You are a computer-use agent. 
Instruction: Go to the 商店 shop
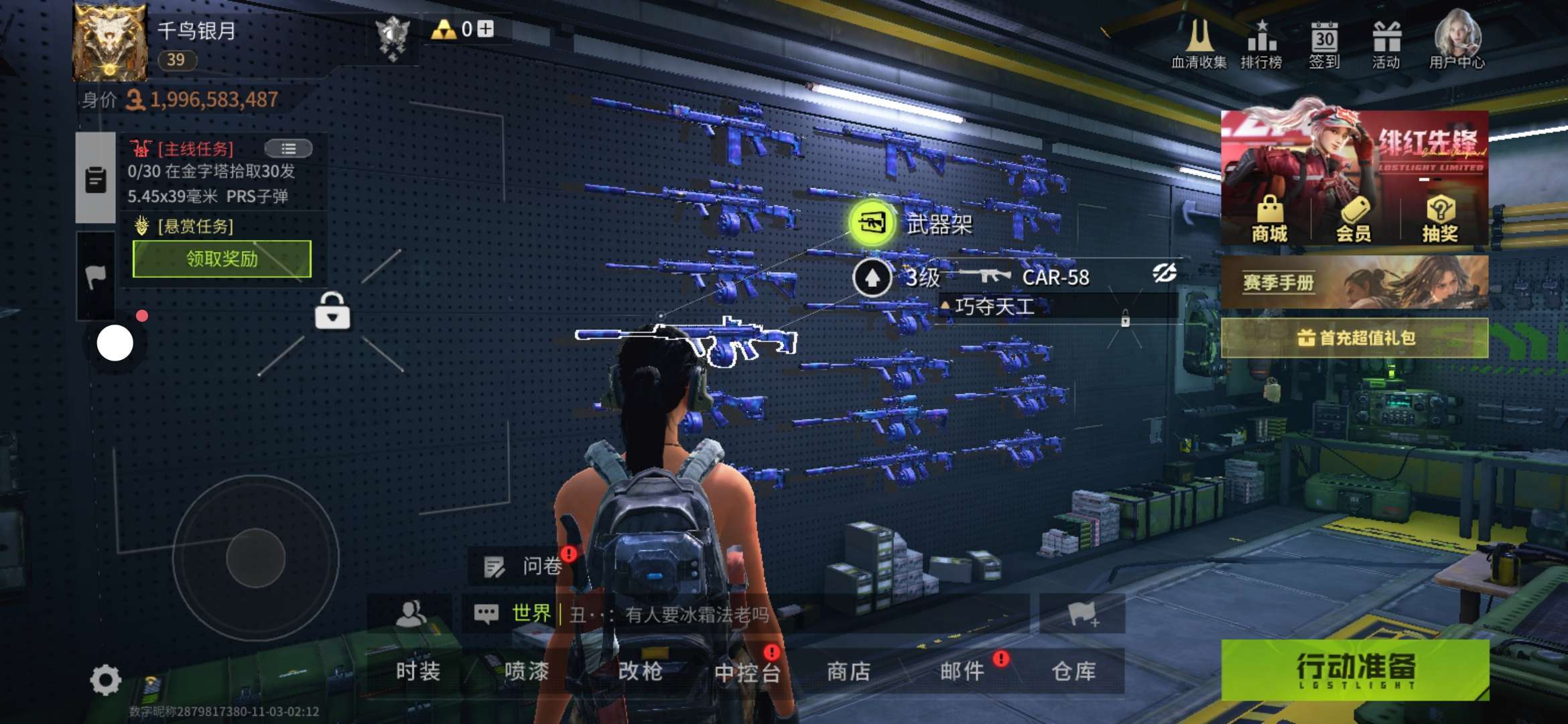click(848, 671)
